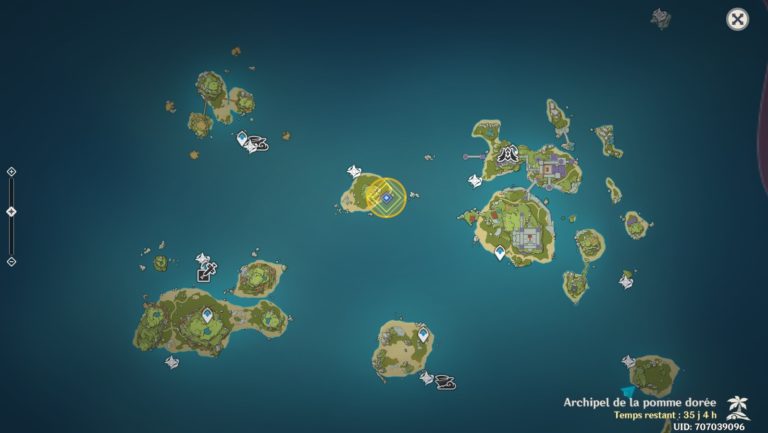Select the teleport waypoint on the small southern island

pos(423,334)
